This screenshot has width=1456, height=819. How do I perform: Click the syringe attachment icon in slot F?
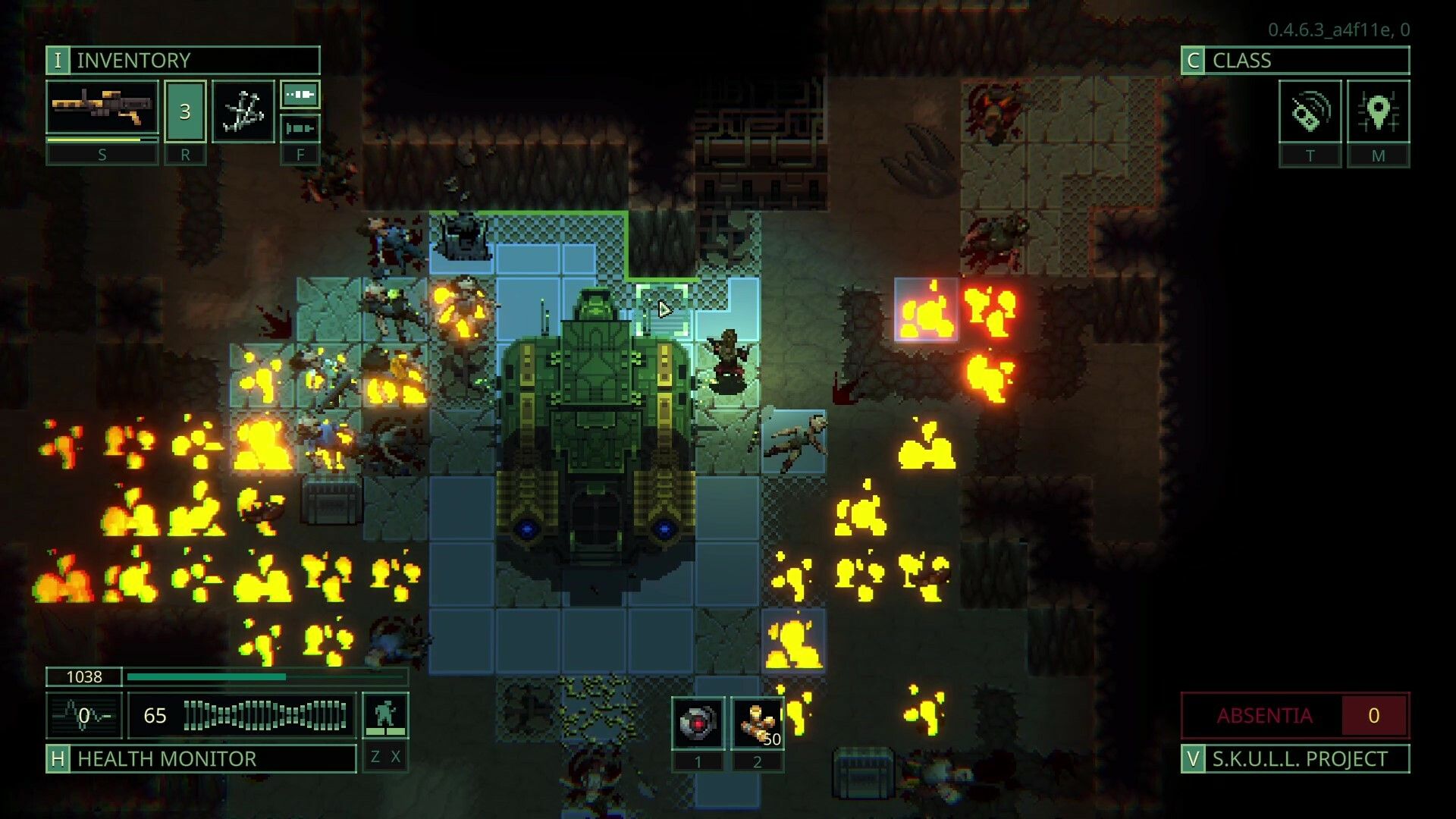pos(300,128)
